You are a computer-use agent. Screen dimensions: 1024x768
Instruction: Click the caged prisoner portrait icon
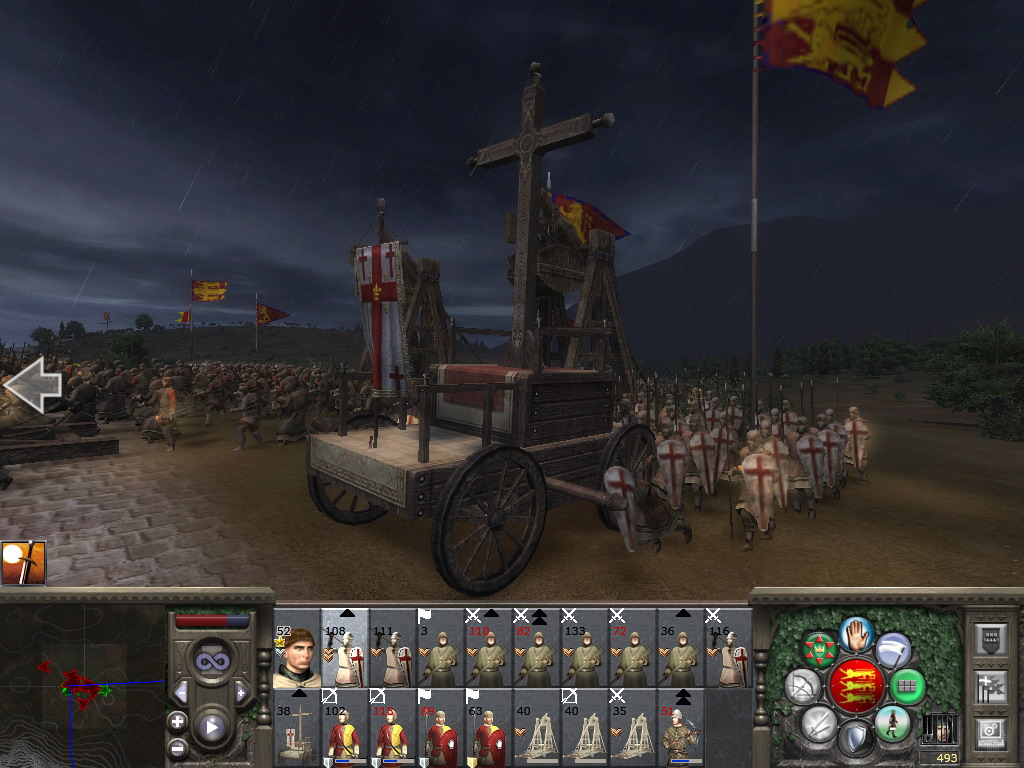(x=939, y=729)
